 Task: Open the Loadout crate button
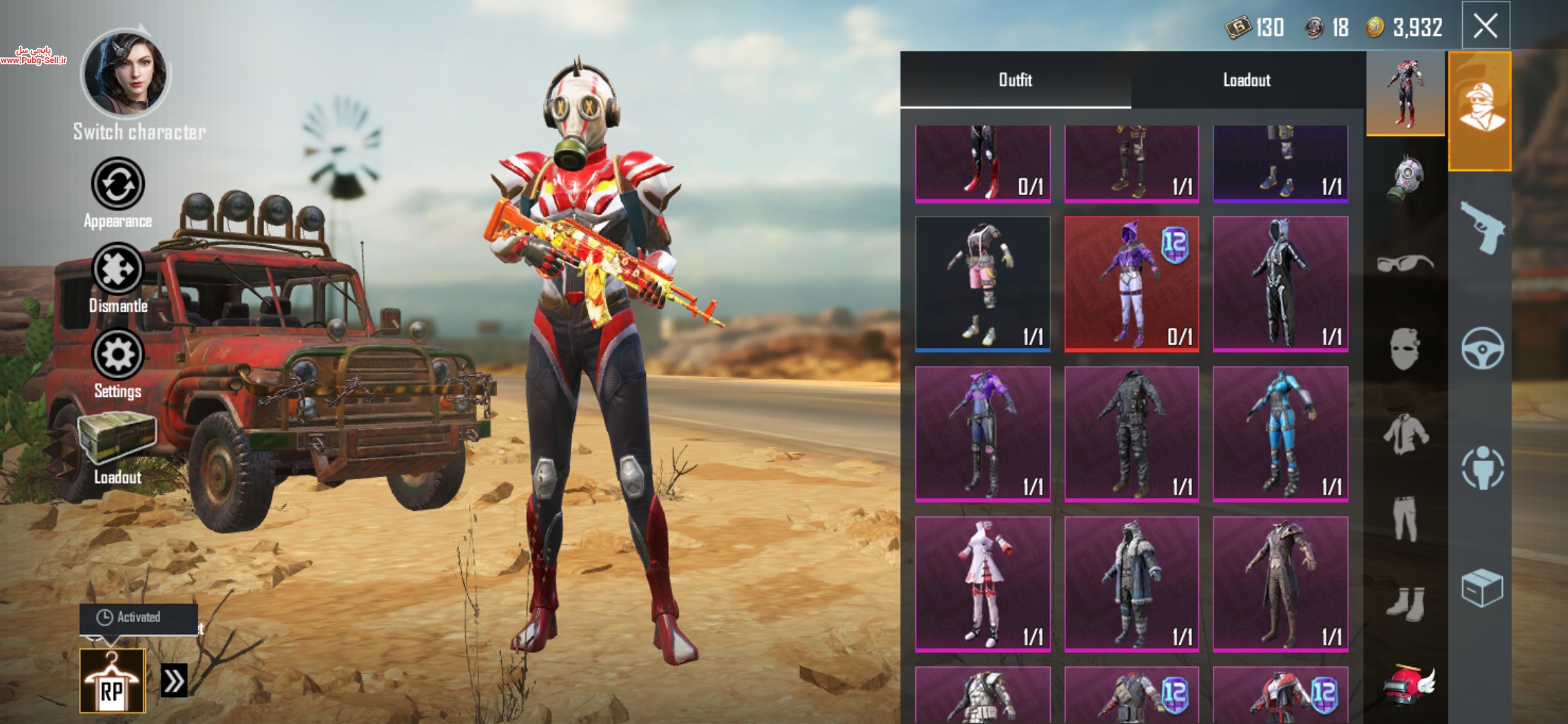tap(117, 439)
